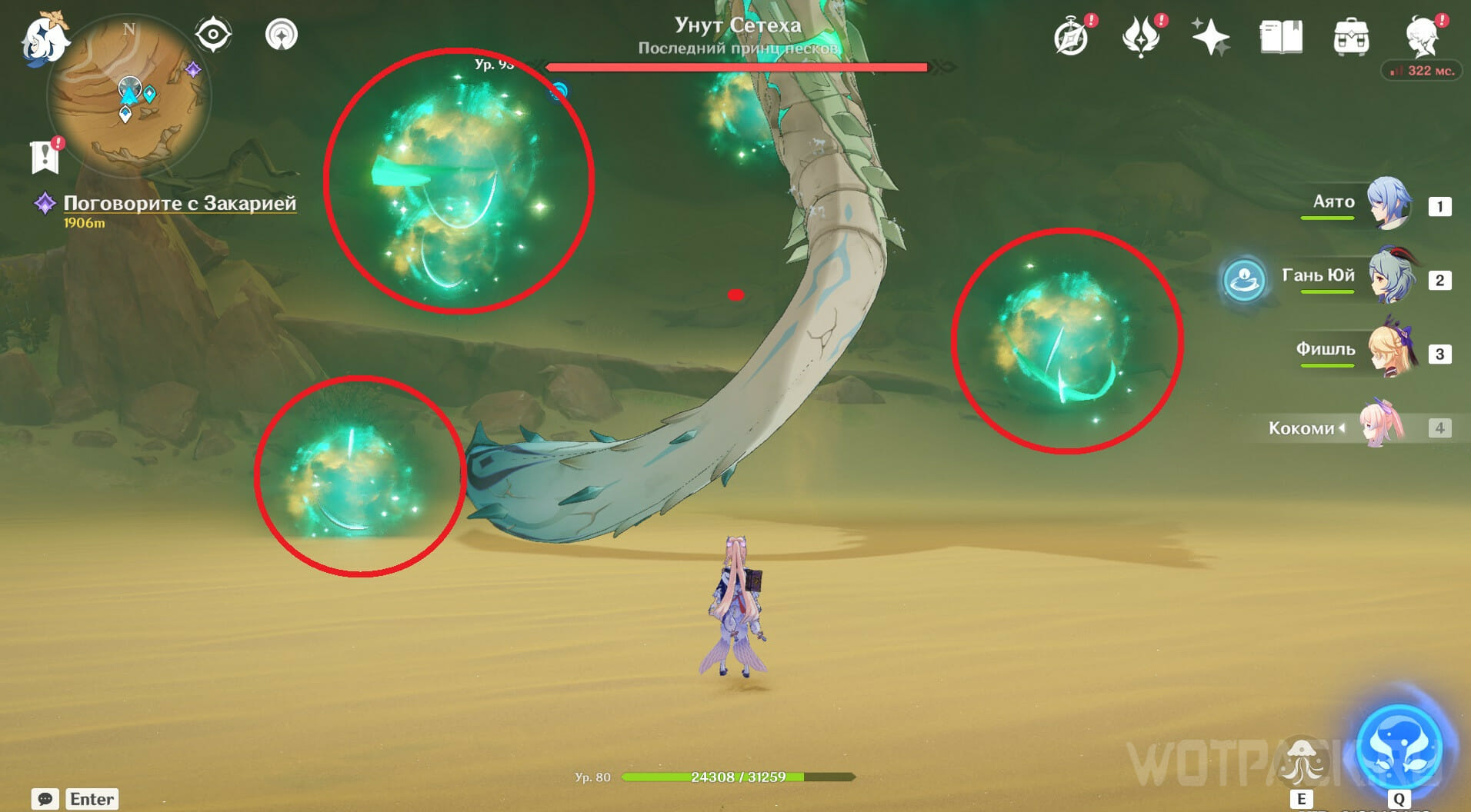Unleash Kokomi's elemental burst
This screenshot has width=1471, height=812.
pyautogui.click(x=1399, y=747)
